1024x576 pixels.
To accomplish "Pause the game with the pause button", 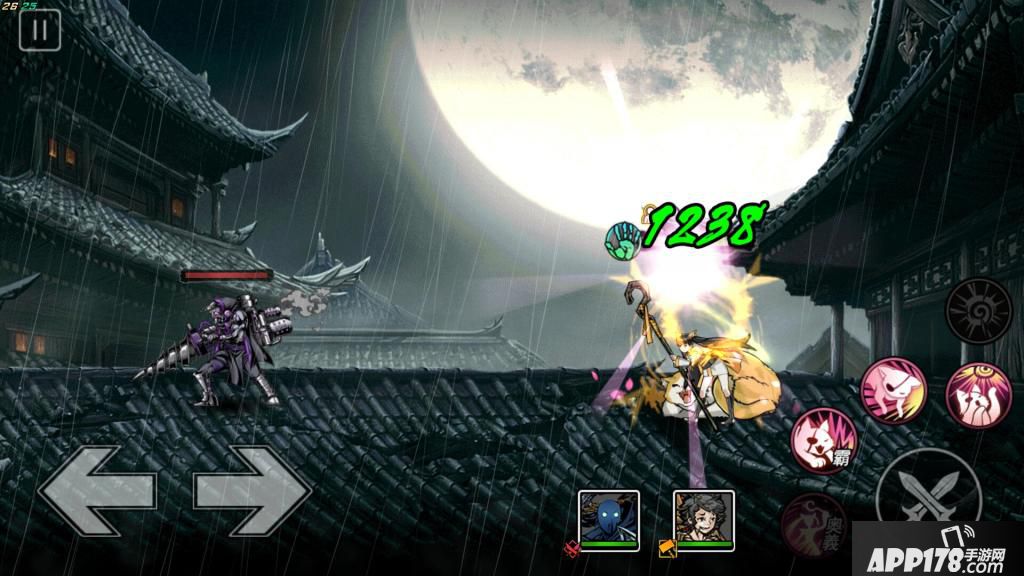I will point(40,30).
